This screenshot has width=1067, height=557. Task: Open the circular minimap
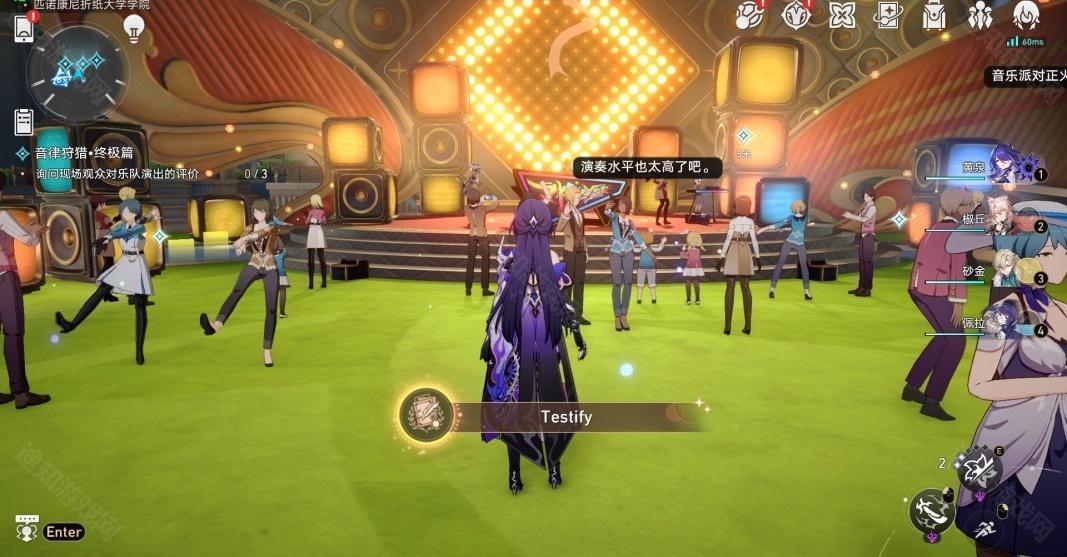pos(77,72)
